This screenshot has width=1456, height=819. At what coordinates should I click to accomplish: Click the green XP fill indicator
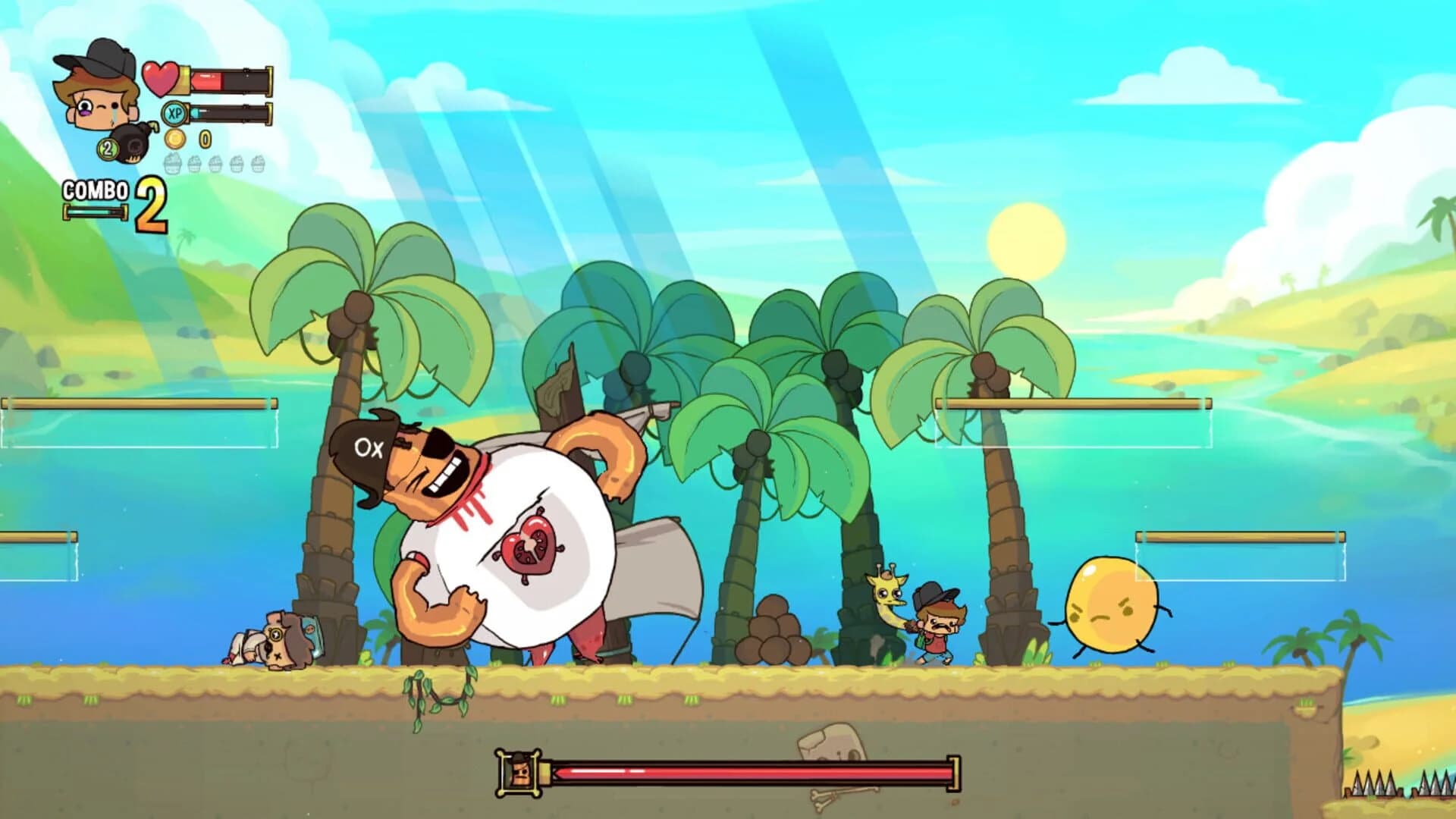point(195,112)
